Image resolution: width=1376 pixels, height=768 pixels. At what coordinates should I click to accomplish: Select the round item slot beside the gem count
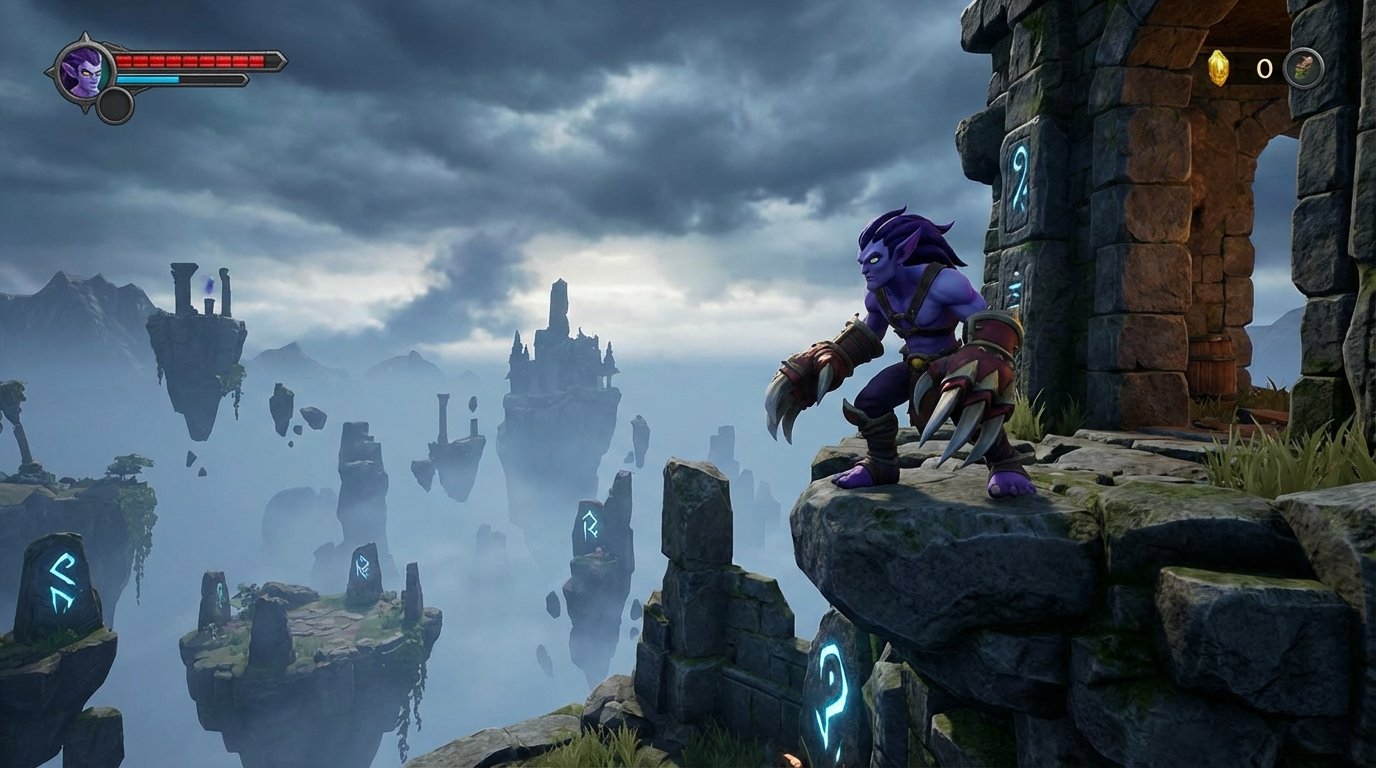[x=1304, y=68]
